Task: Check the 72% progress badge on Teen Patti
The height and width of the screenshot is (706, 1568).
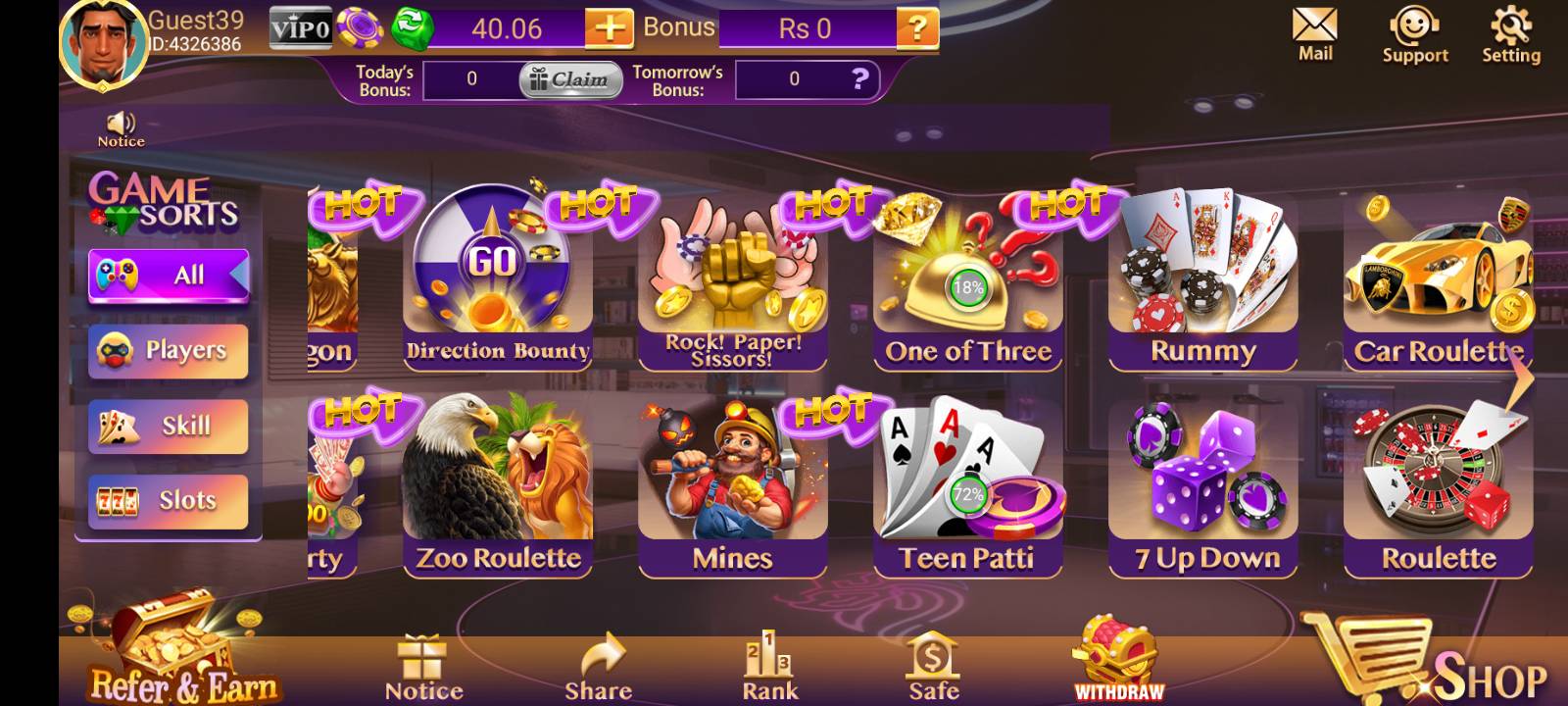Action: tap(966, 496)
